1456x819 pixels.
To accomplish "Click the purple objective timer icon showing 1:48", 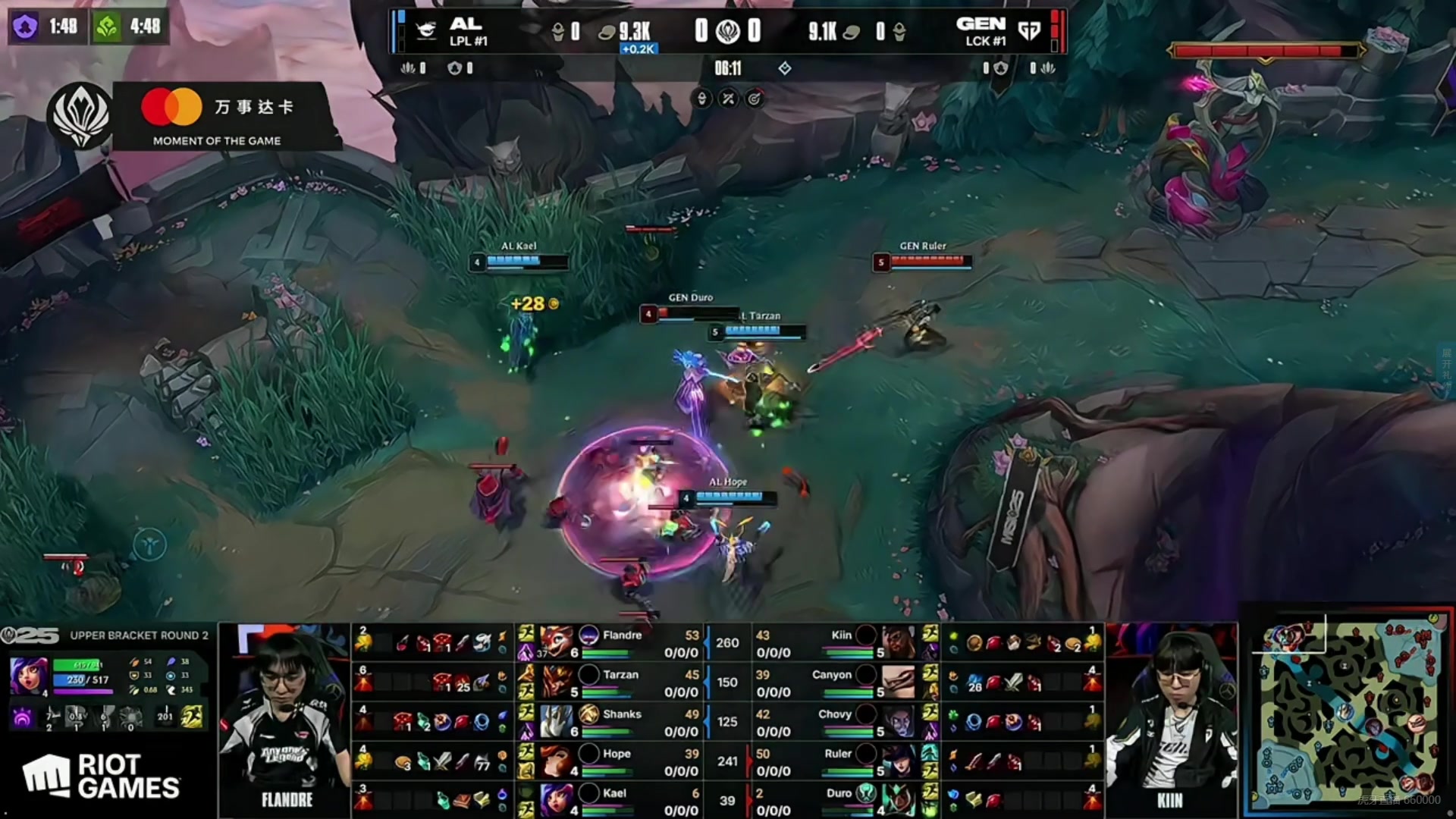I will [26, 27].
